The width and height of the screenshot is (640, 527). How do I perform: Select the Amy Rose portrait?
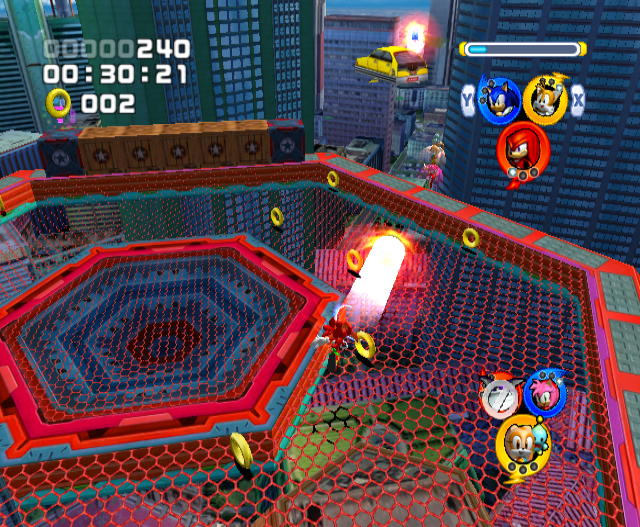click(x=546, y=394)
